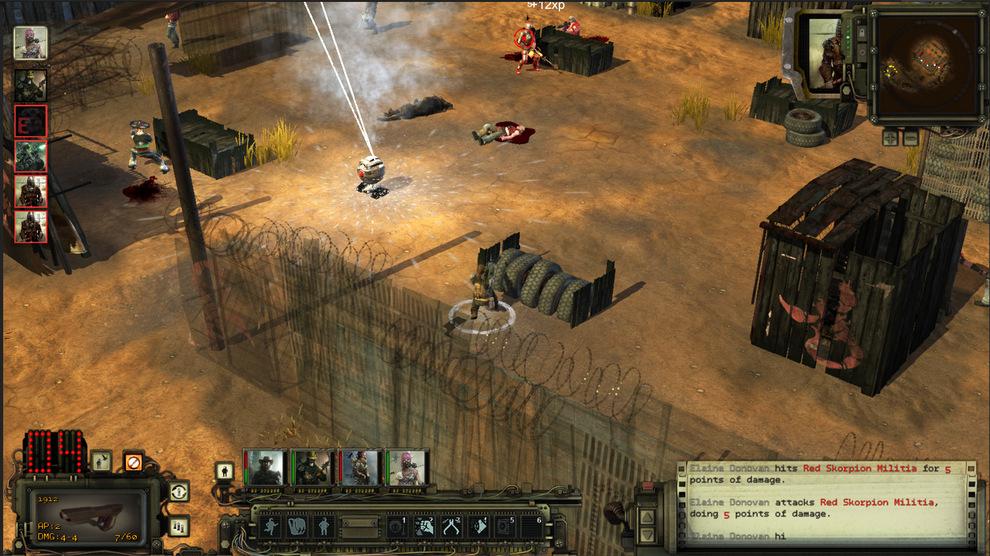990x556 pixels.
Task: Select the cowboy-hat ranger portrait
Action: click(266, 468)
